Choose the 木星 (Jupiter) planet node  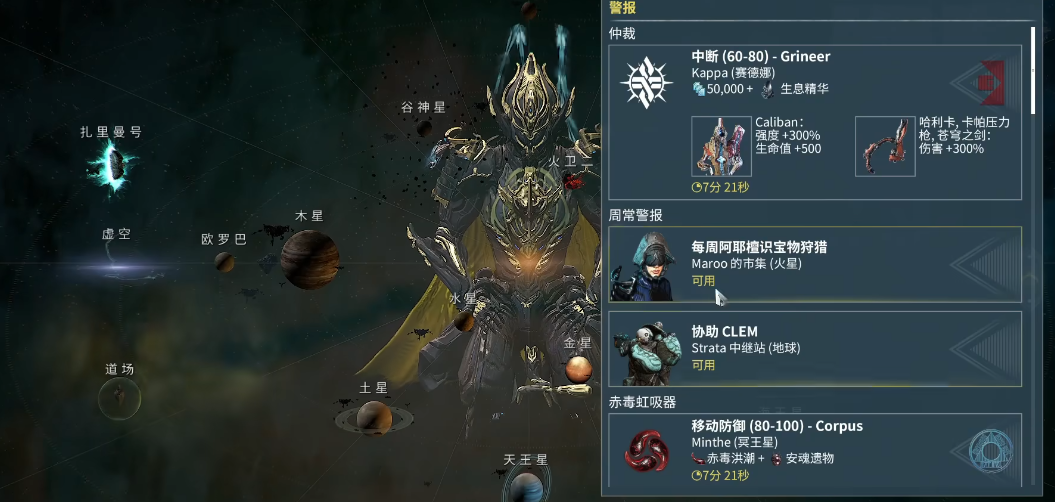(x=306, y=257)
